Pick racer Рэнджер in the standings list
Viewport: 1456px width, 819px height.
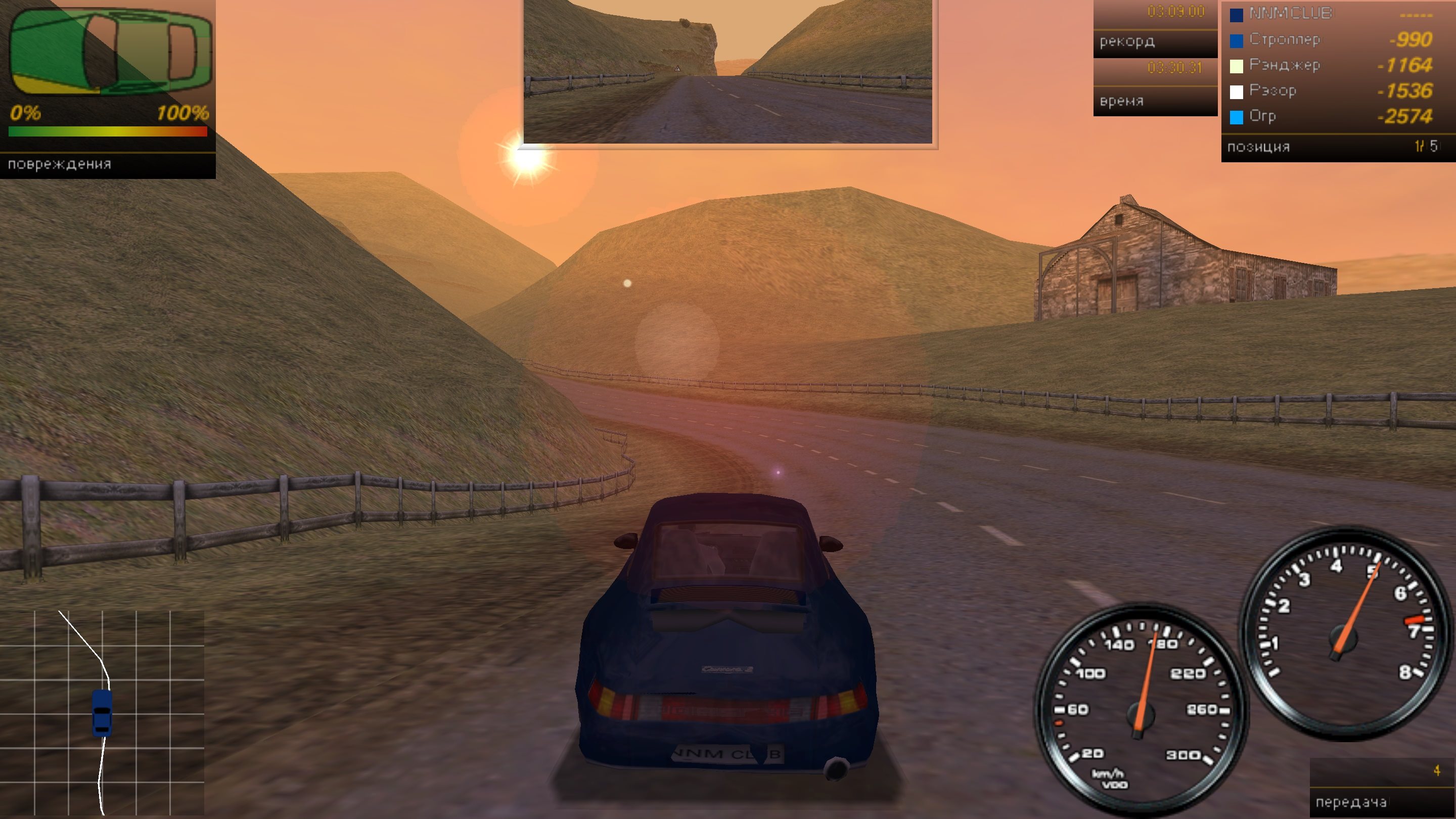point(1331,66)
